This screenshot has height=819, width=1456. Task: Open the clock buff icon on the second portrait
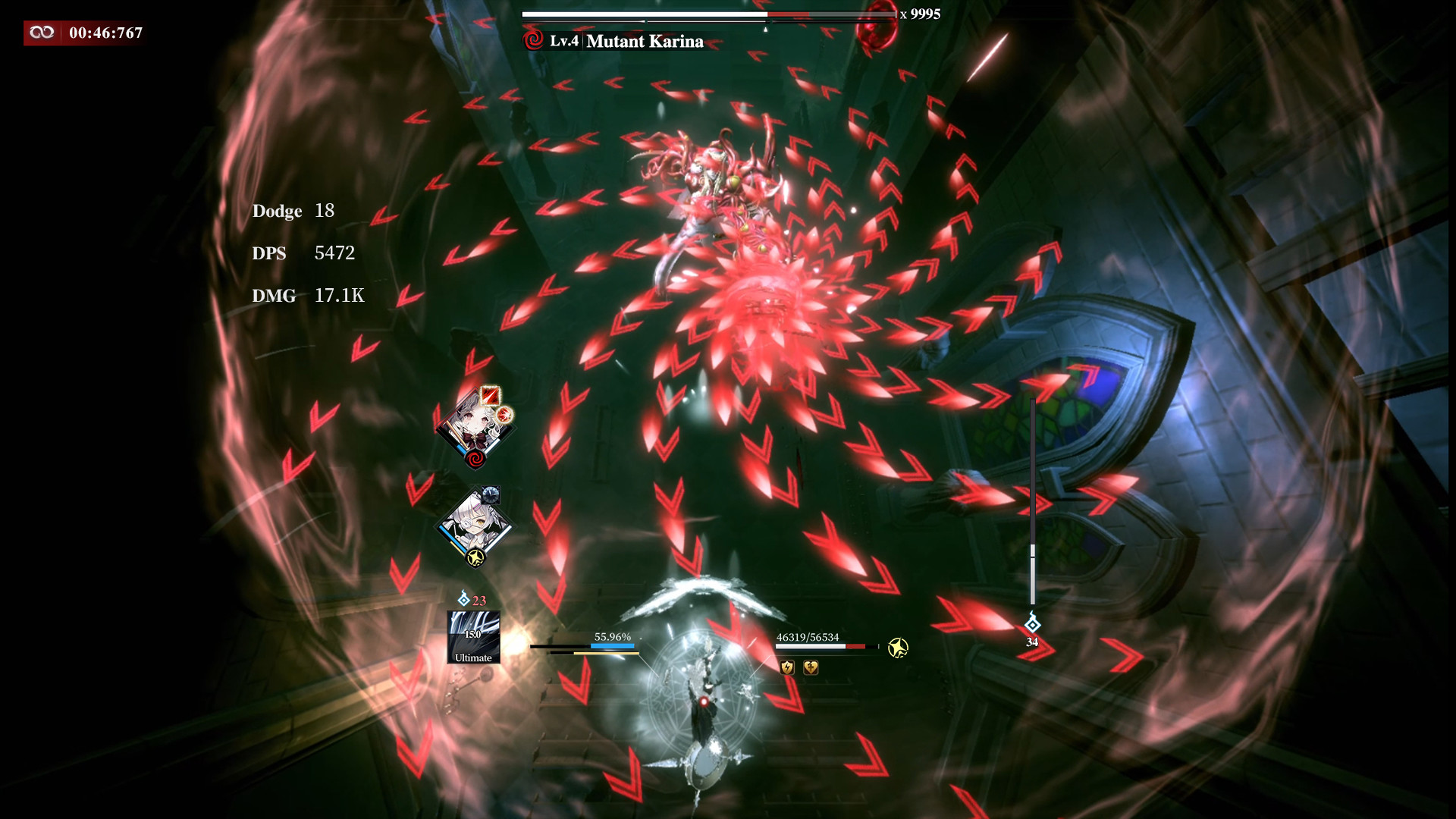pos(490,494)
